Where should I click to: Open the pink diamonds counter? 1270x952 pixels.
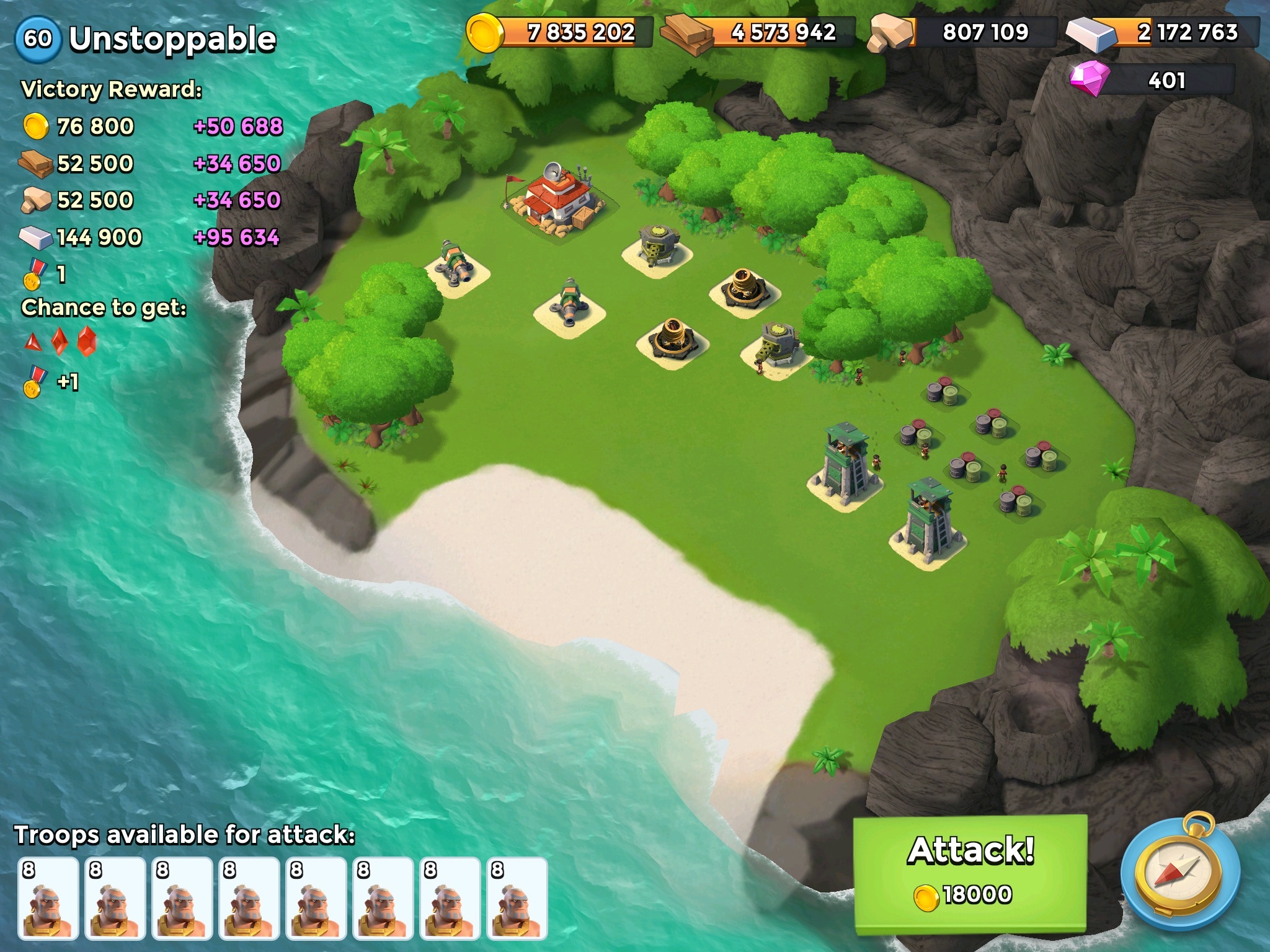point(1152,81)
